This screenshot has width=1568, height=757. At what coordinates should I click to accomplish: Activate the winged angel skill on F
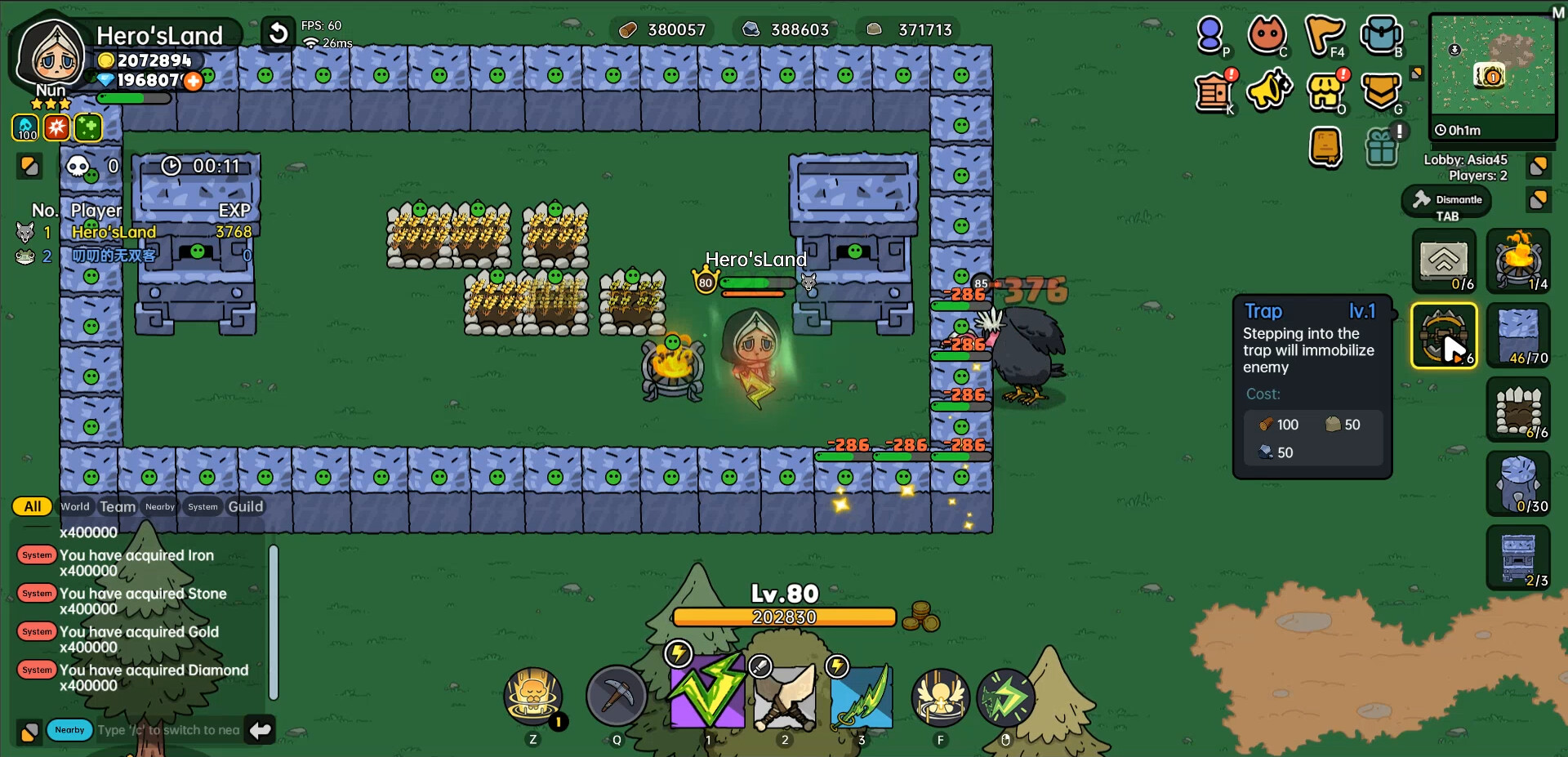(940, 698)
